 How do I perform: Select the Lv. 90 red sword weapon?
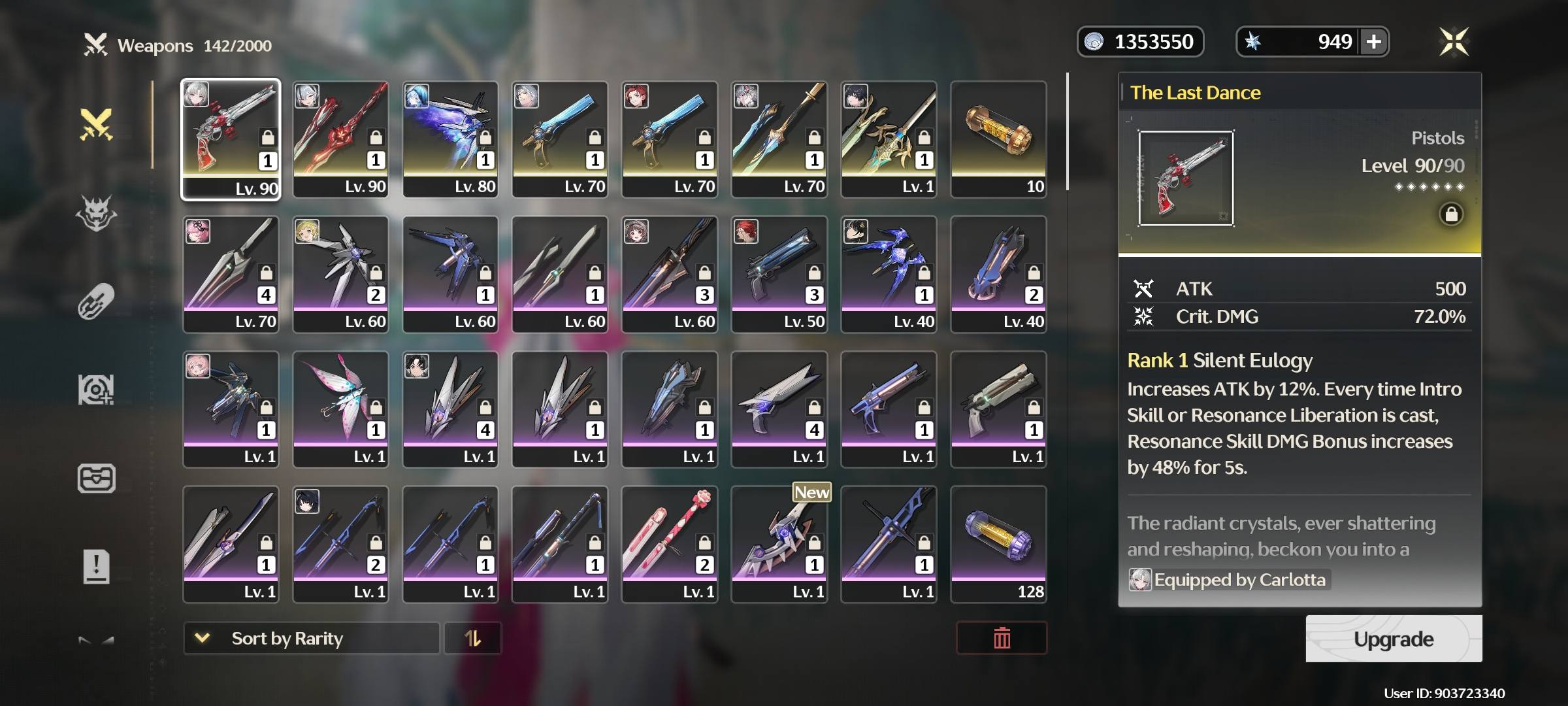click(x=340, y=139)
